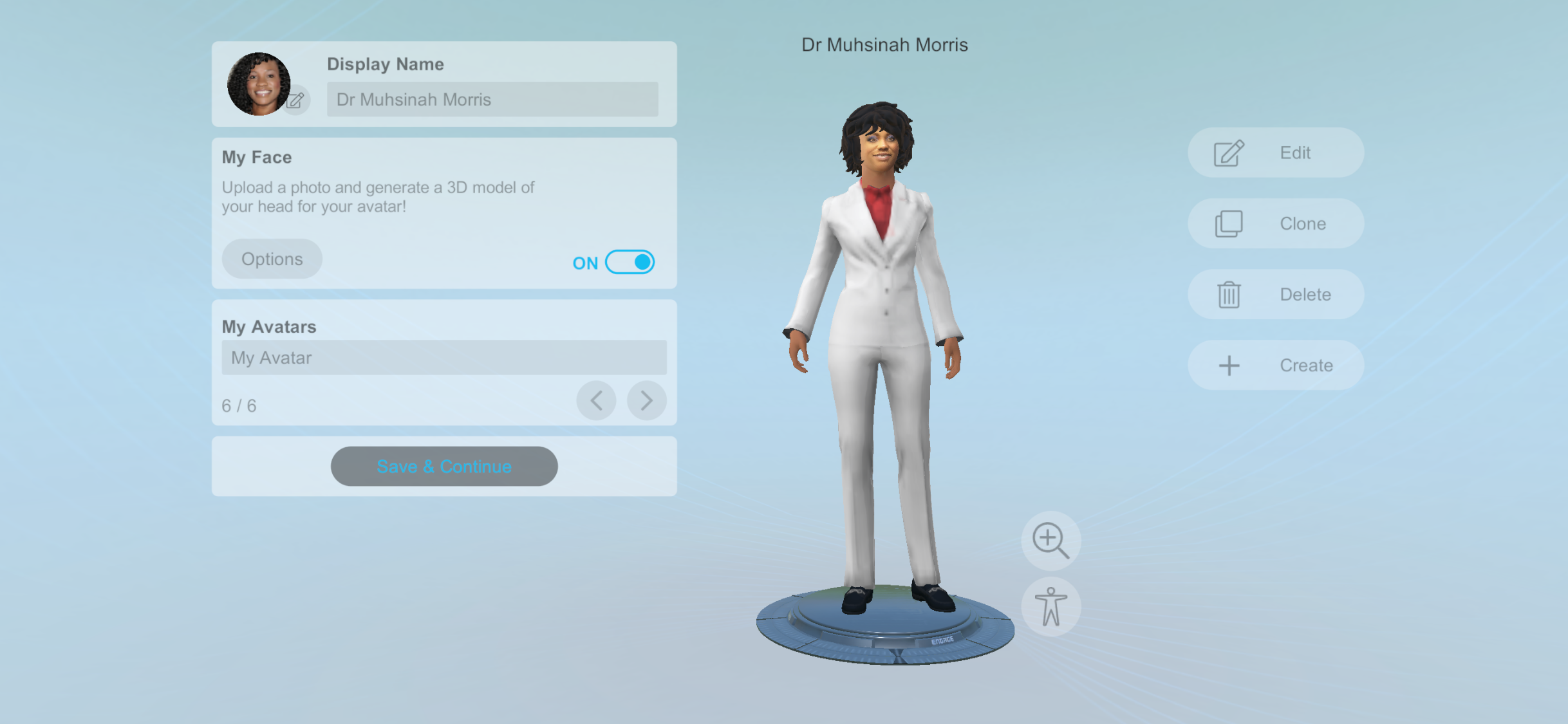Click the magnifier zoom icon near the avatar
The image size is (1568, 724).
1050,541
